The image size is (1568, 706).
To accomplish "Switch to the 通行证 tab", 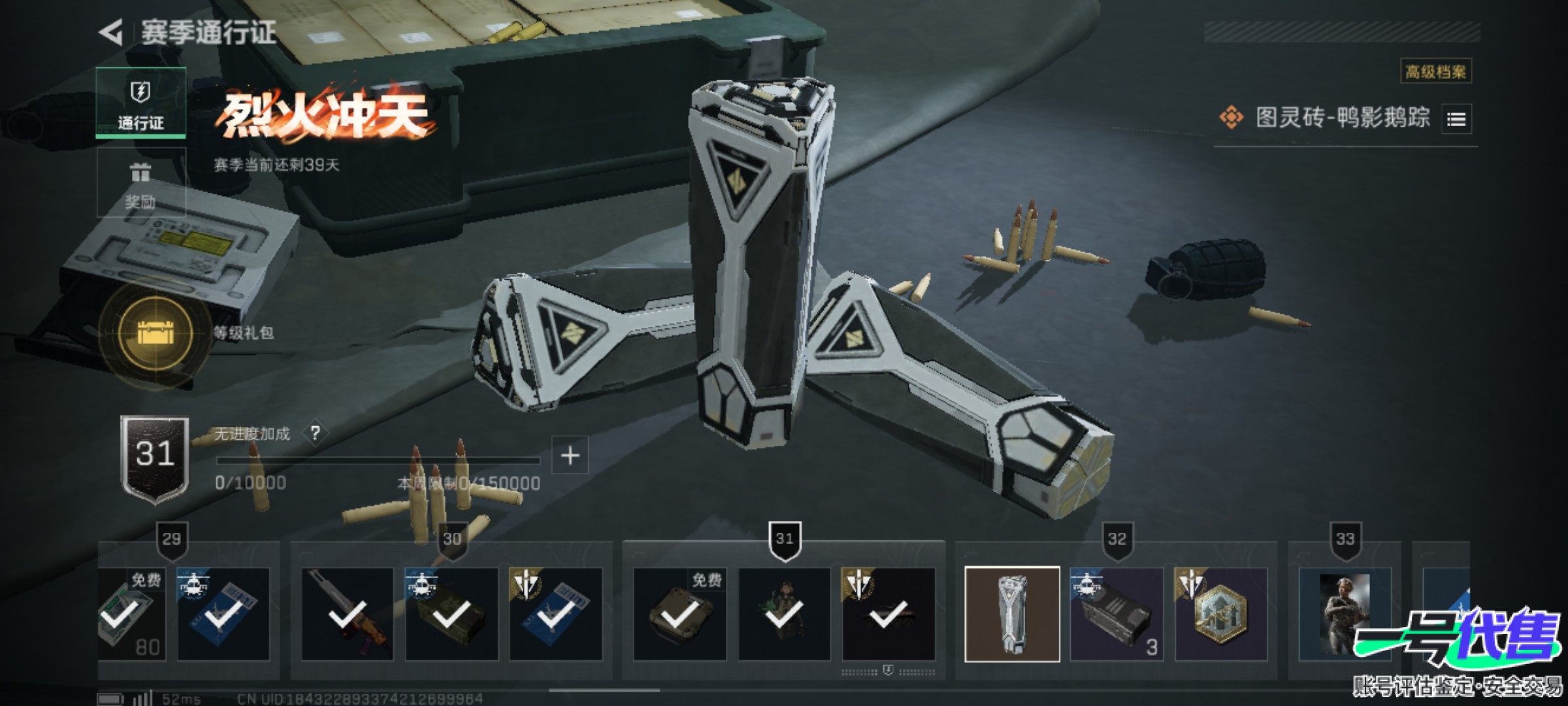I will pyautogui.click(x=140, y=103).
